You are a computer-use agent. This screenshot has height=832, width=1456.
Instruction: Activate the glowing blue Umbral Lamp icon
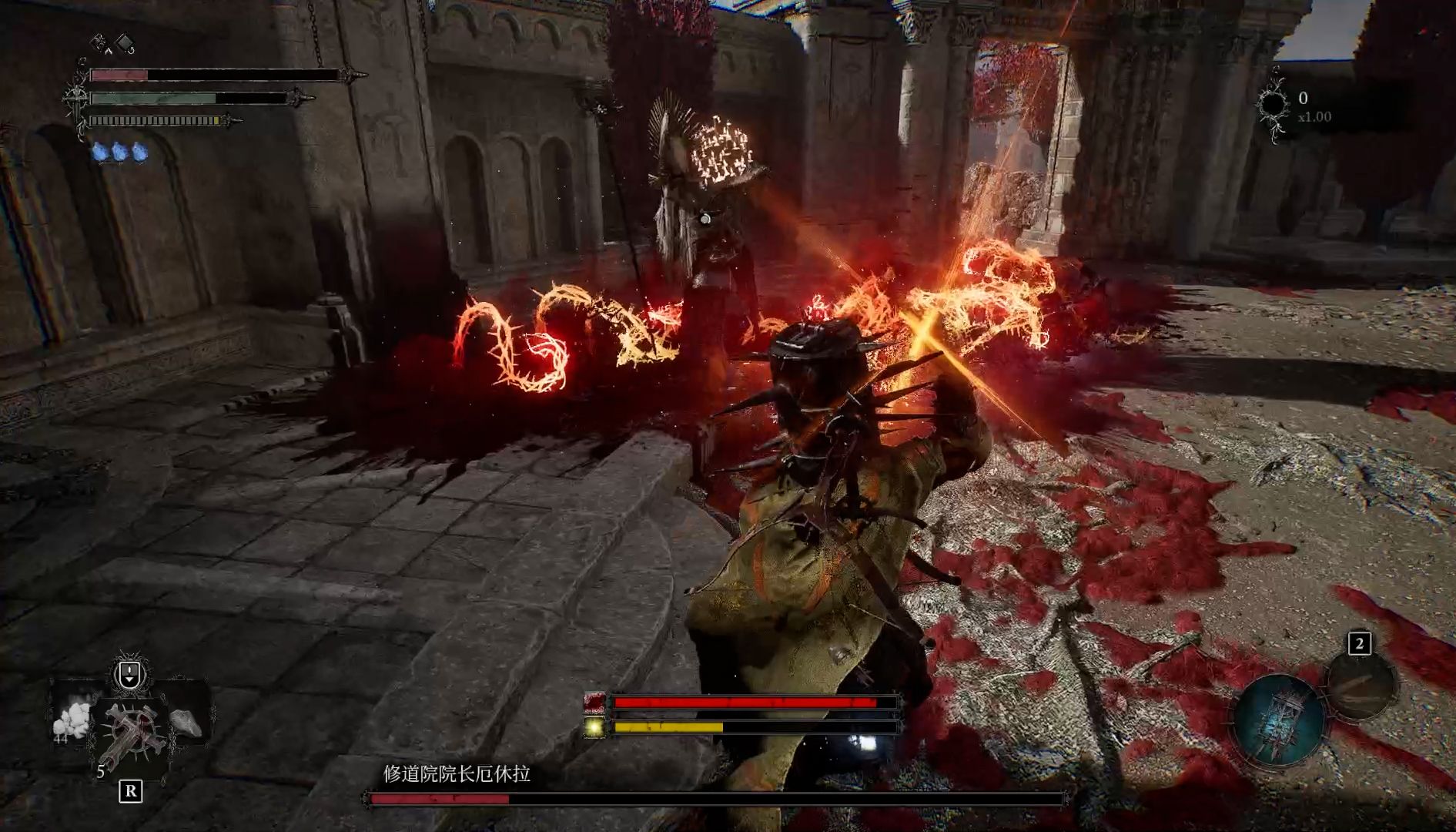click(1279, 720)
